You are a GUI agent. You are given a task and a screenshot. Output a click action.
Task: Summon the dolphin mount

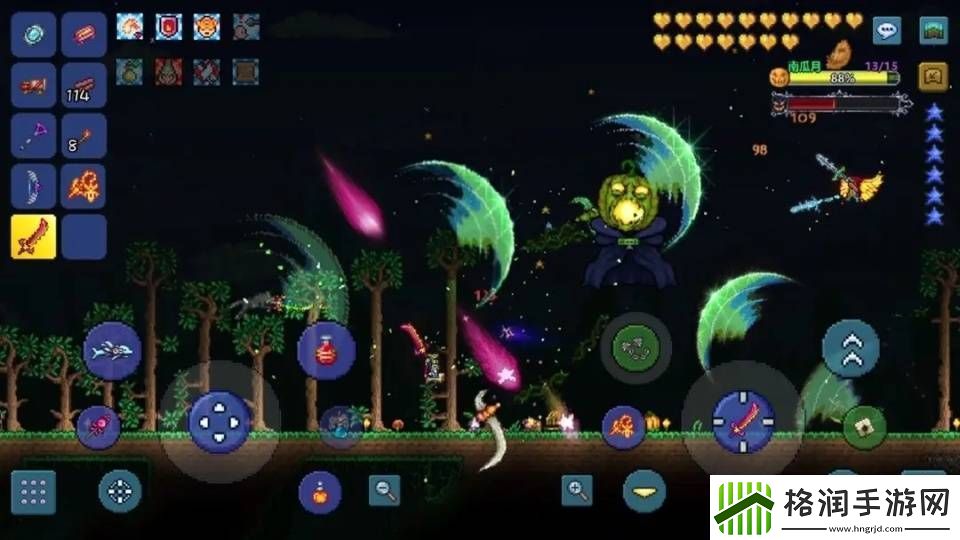click(111, 350)
